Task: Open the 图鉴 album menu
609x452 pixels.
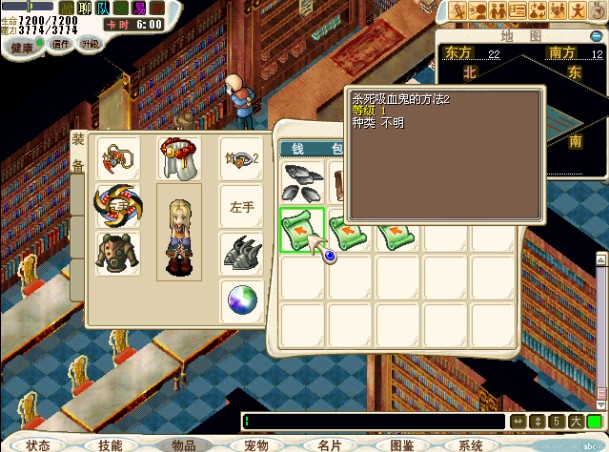Action: (402, 445)
